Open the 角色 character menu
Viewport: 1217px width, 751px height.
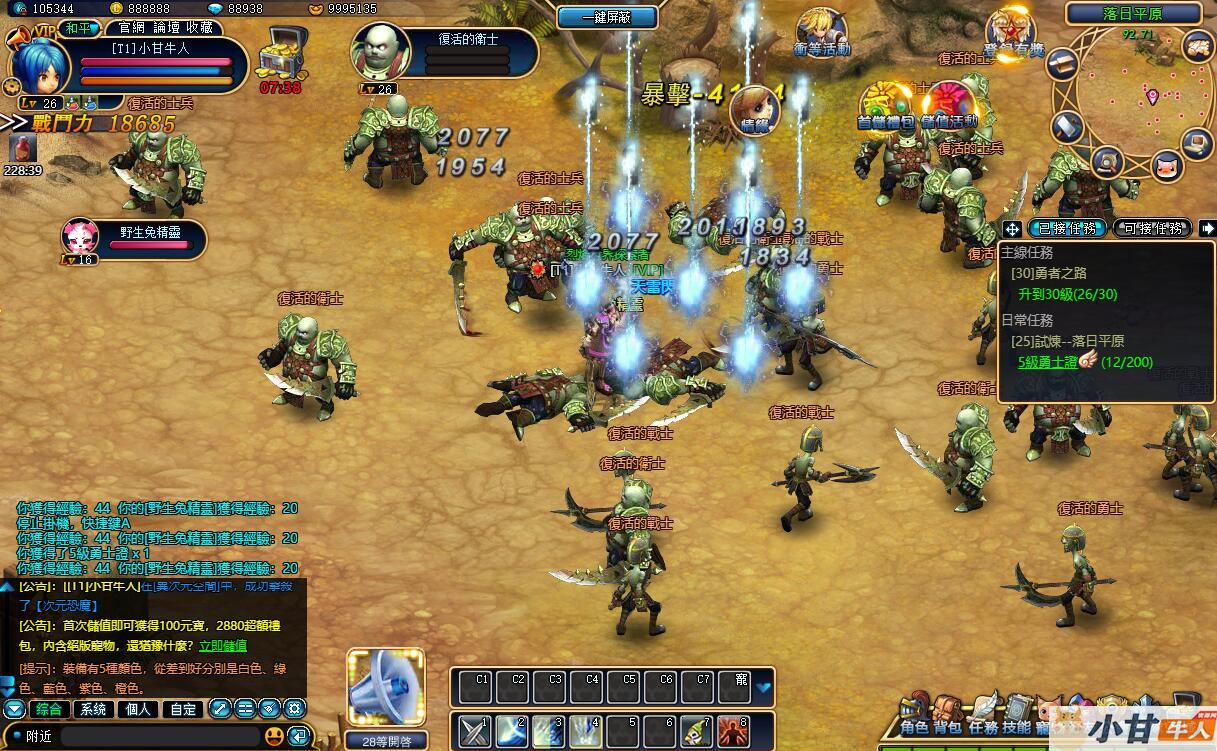[x=914, y=714]
